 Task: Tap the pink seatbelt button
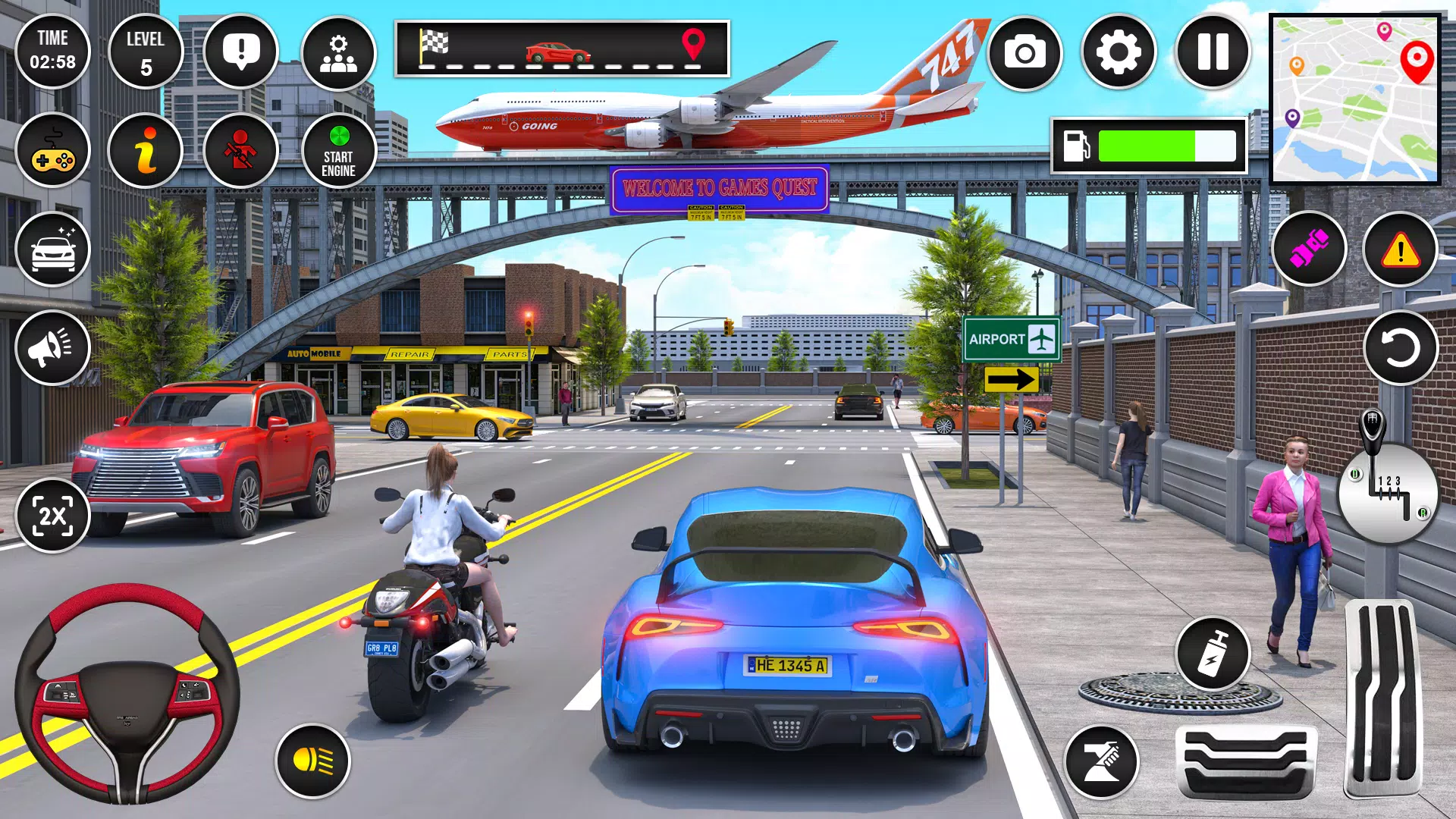[1309, 249]
